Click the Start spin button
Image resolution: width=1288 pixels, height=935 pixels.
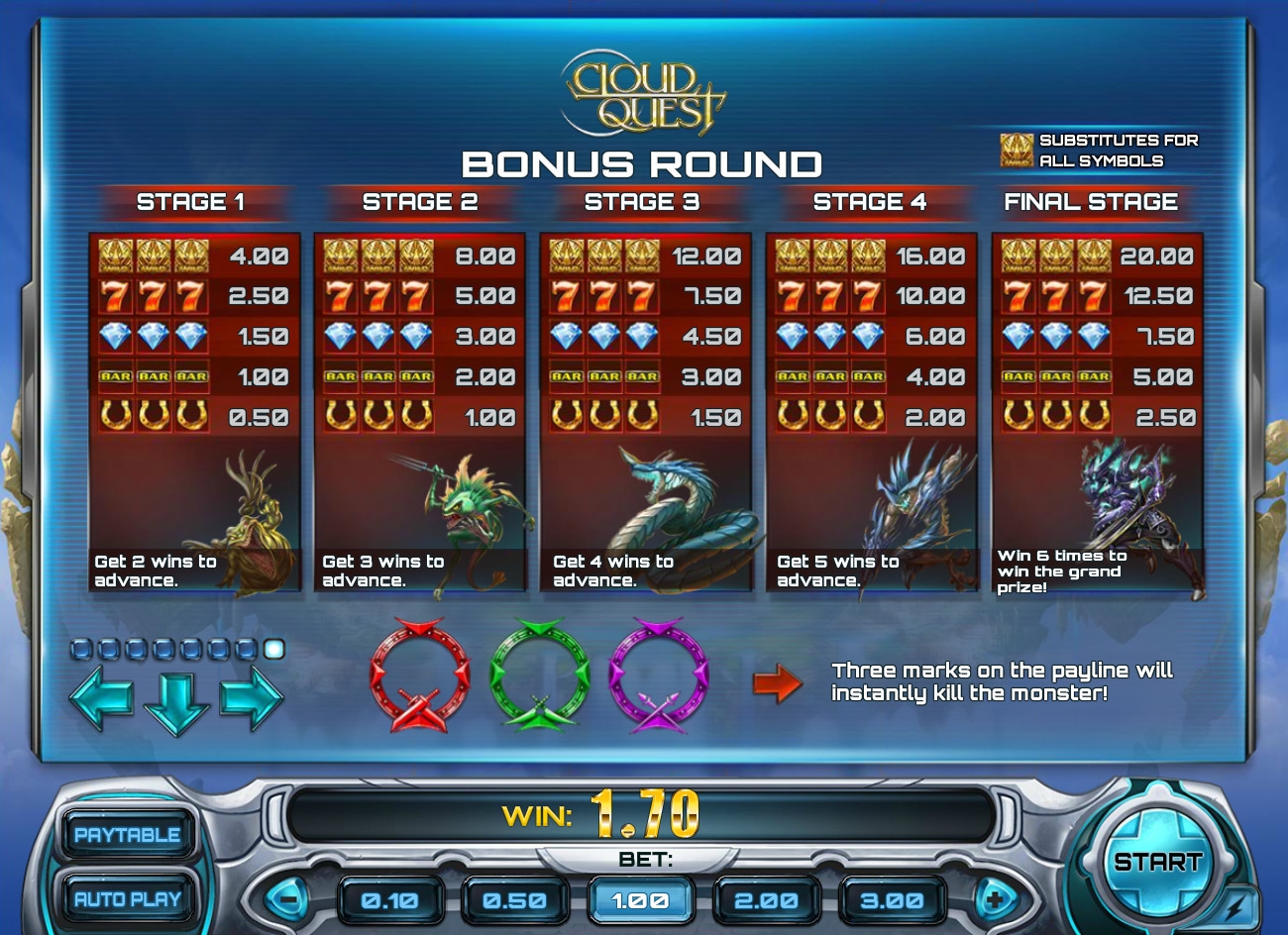pyautogui.click(x=1156, y=861)
